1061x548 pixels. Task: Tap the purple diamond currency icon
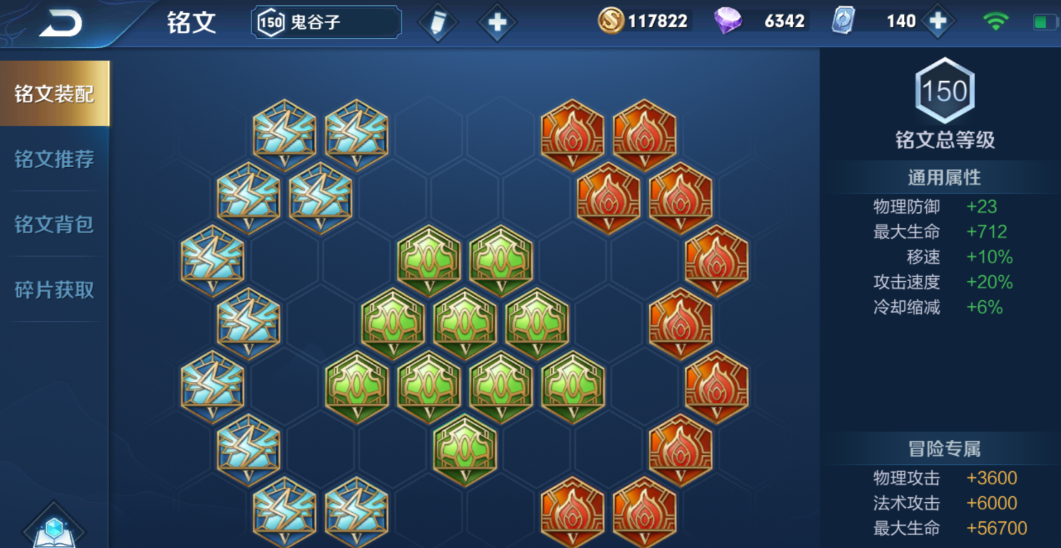pos(728,21)
